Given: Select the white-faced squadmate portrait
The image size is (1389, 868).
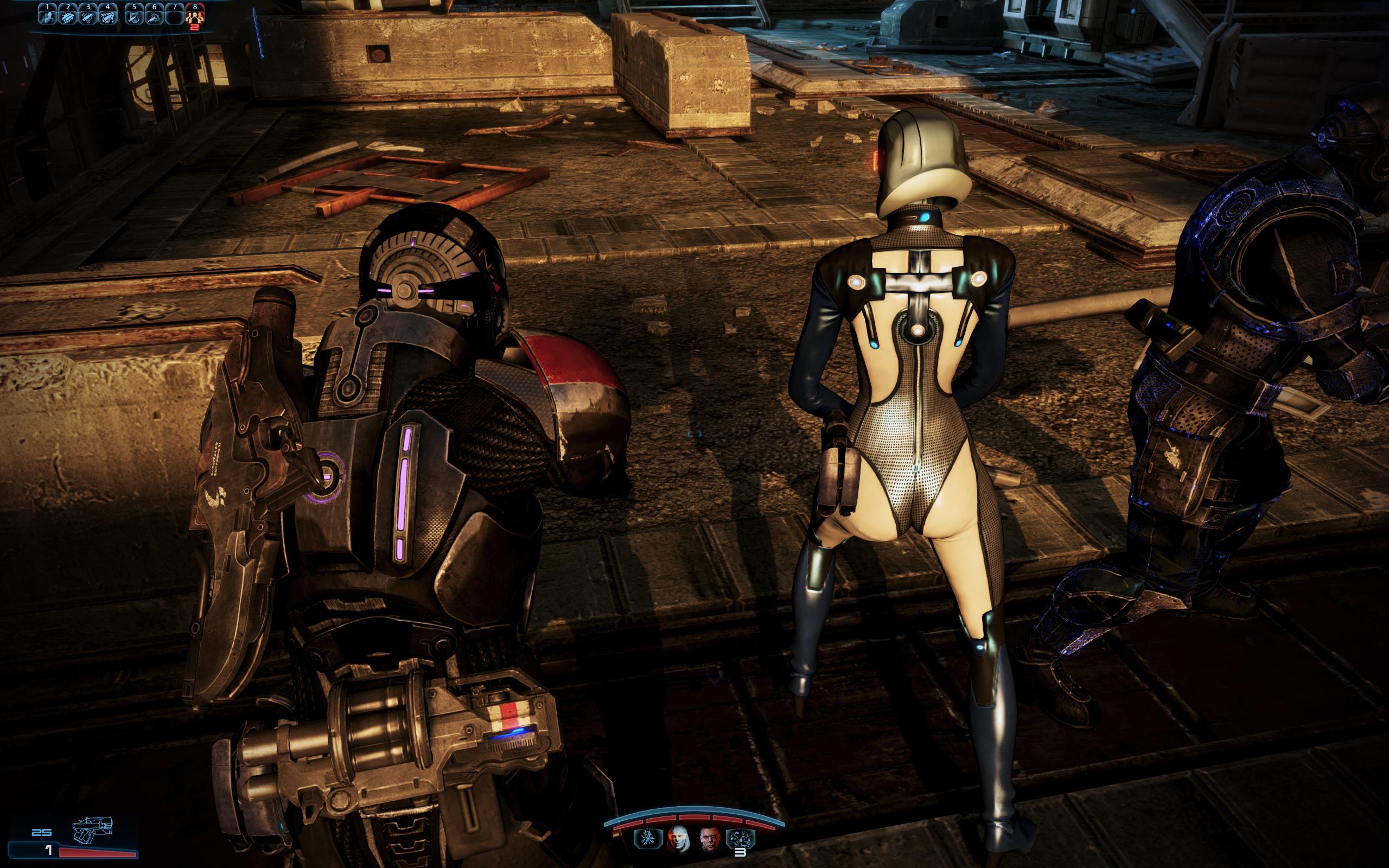Looking at the screenshot, I should pyautogui.click(x=678, y=839).
